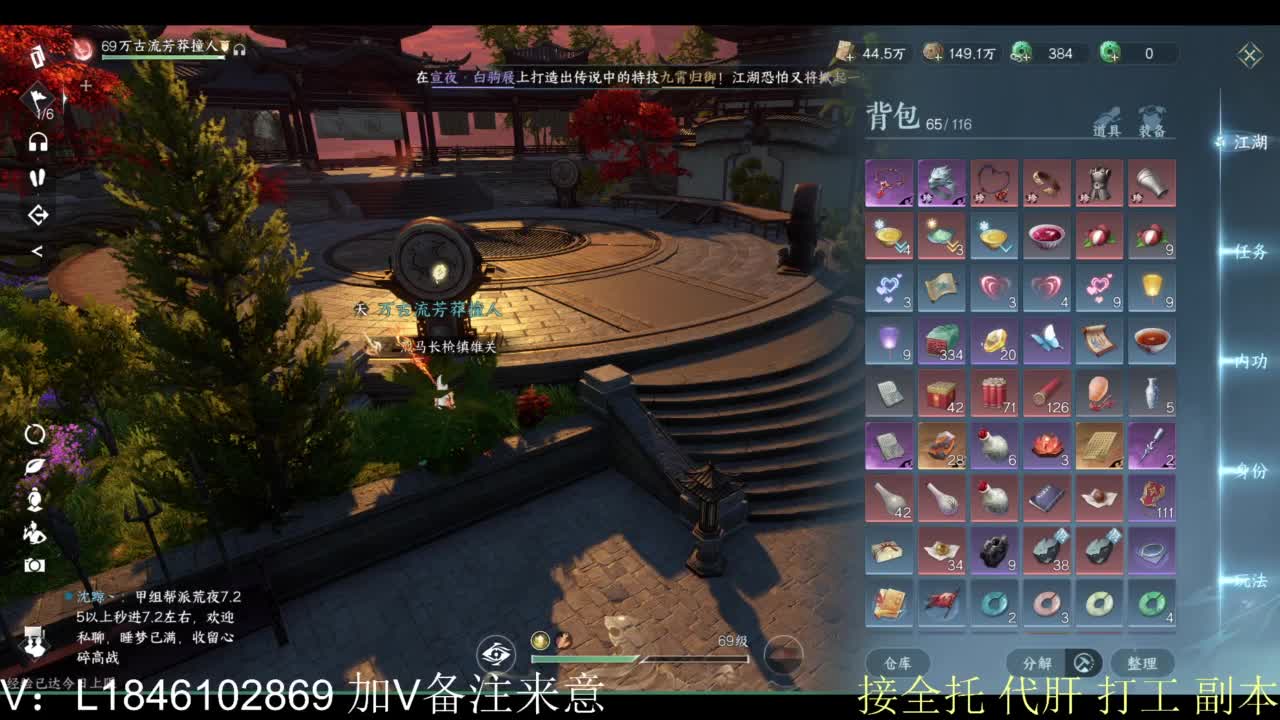This screenshot has height=720, width=1280.
Task: Switch to the 装备 equipment tab
Action: point(1152,120)
